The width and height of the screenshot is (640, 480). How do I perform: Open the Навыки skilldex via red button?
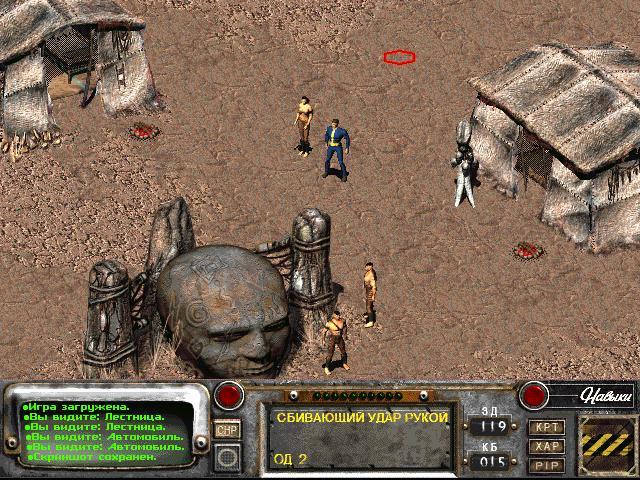point(532,394)
